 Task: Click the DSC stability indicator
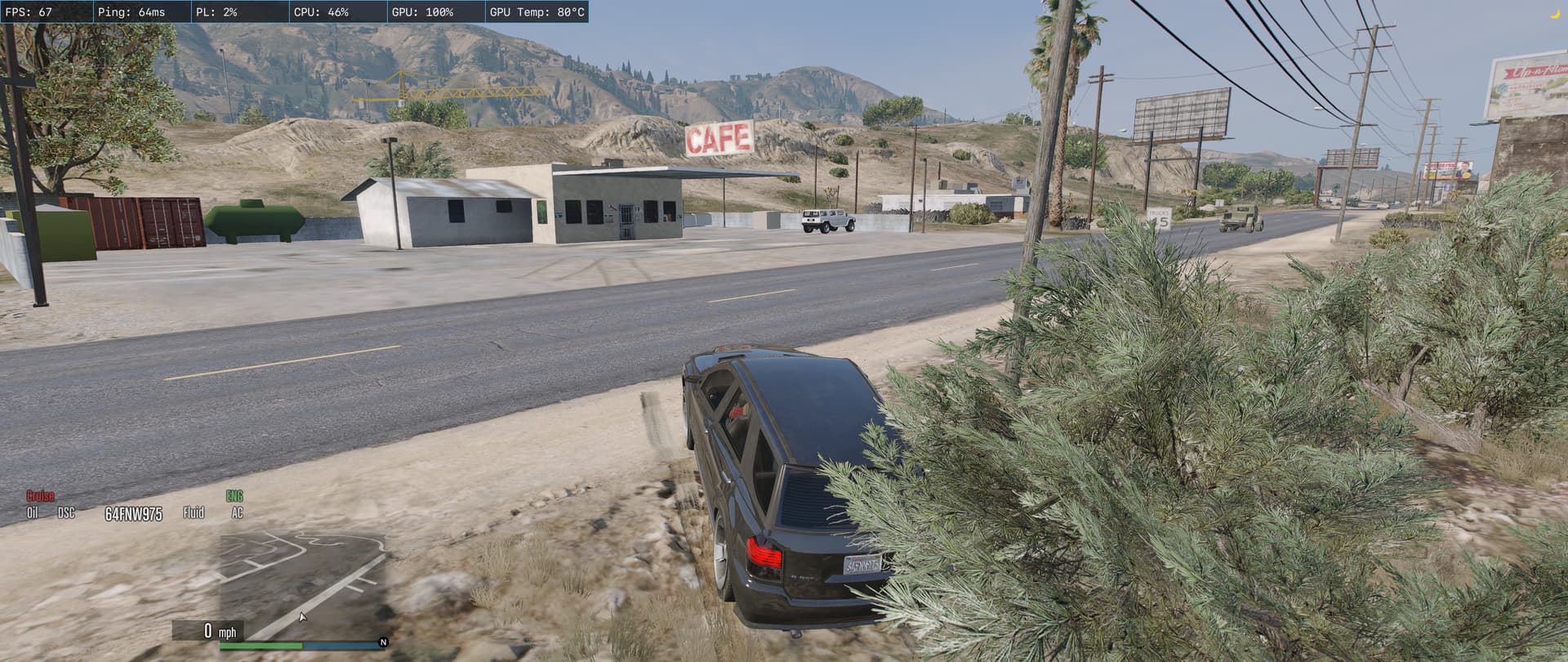(x=66, y=513)
